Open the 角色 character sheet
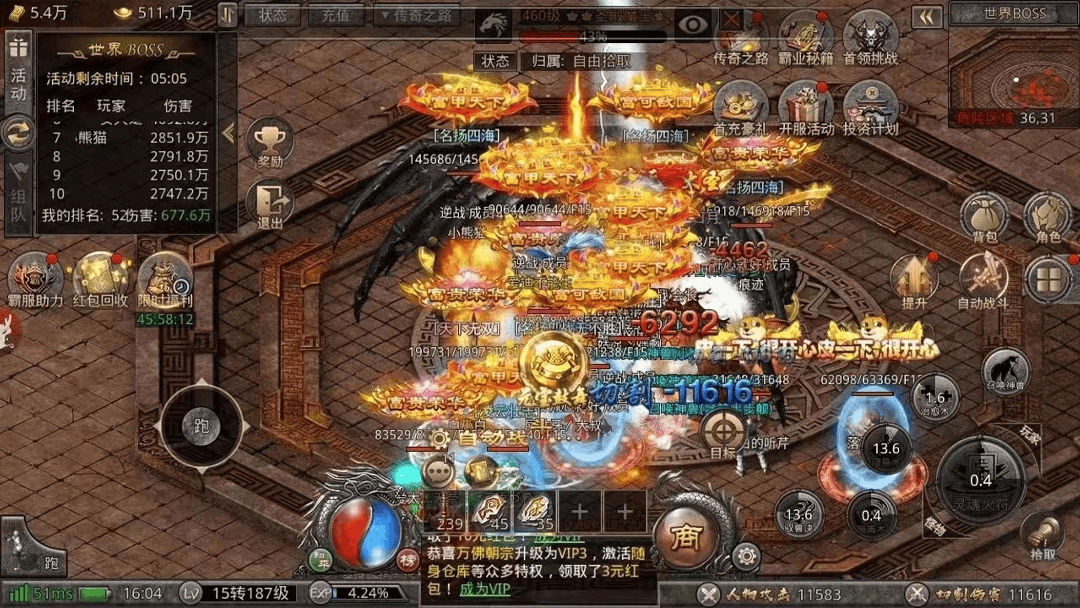 pos(1048,216)
